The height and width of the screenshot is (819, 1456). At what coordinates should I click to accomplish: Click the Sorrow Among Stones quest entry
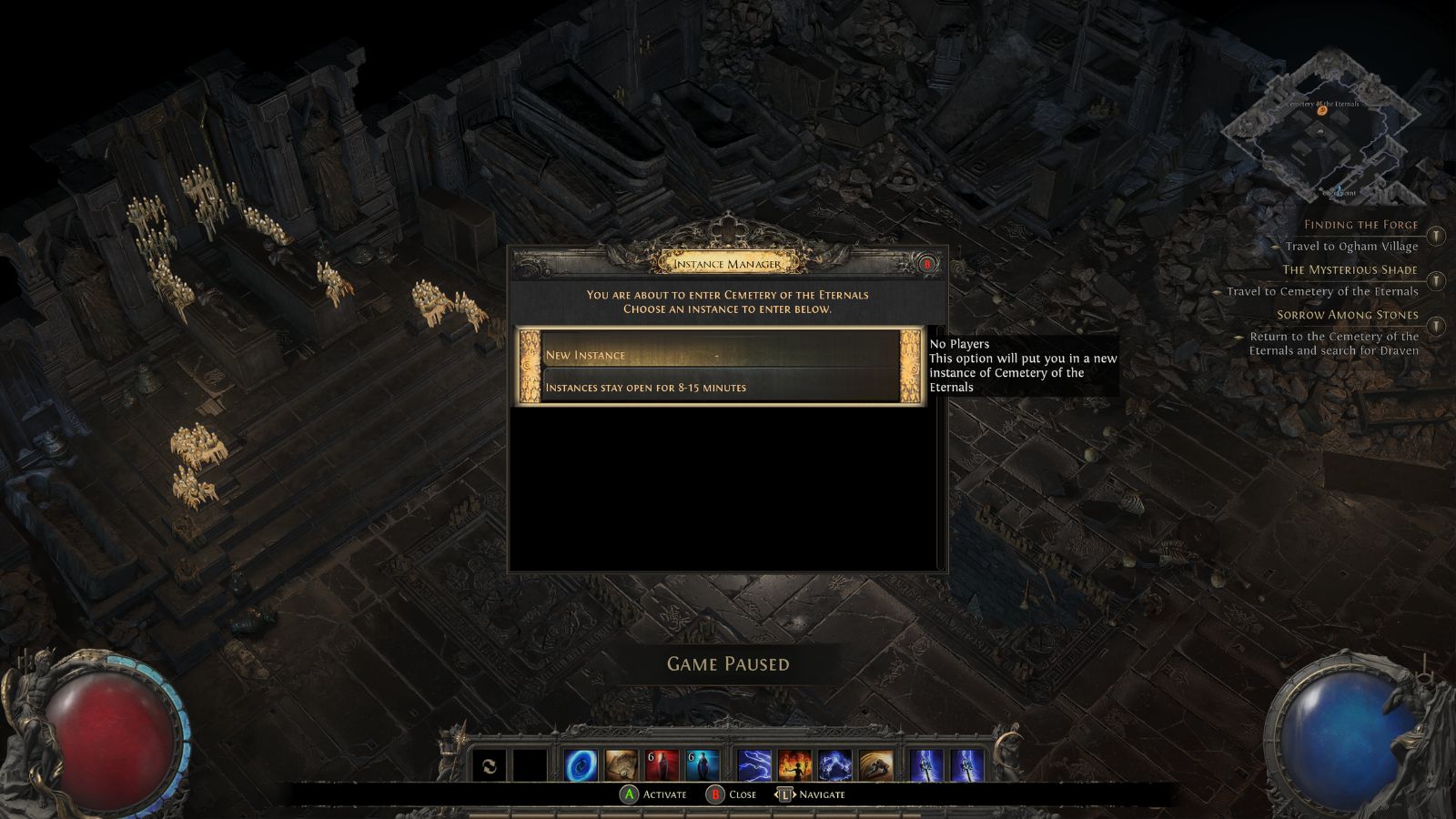tap(1347, 315)
